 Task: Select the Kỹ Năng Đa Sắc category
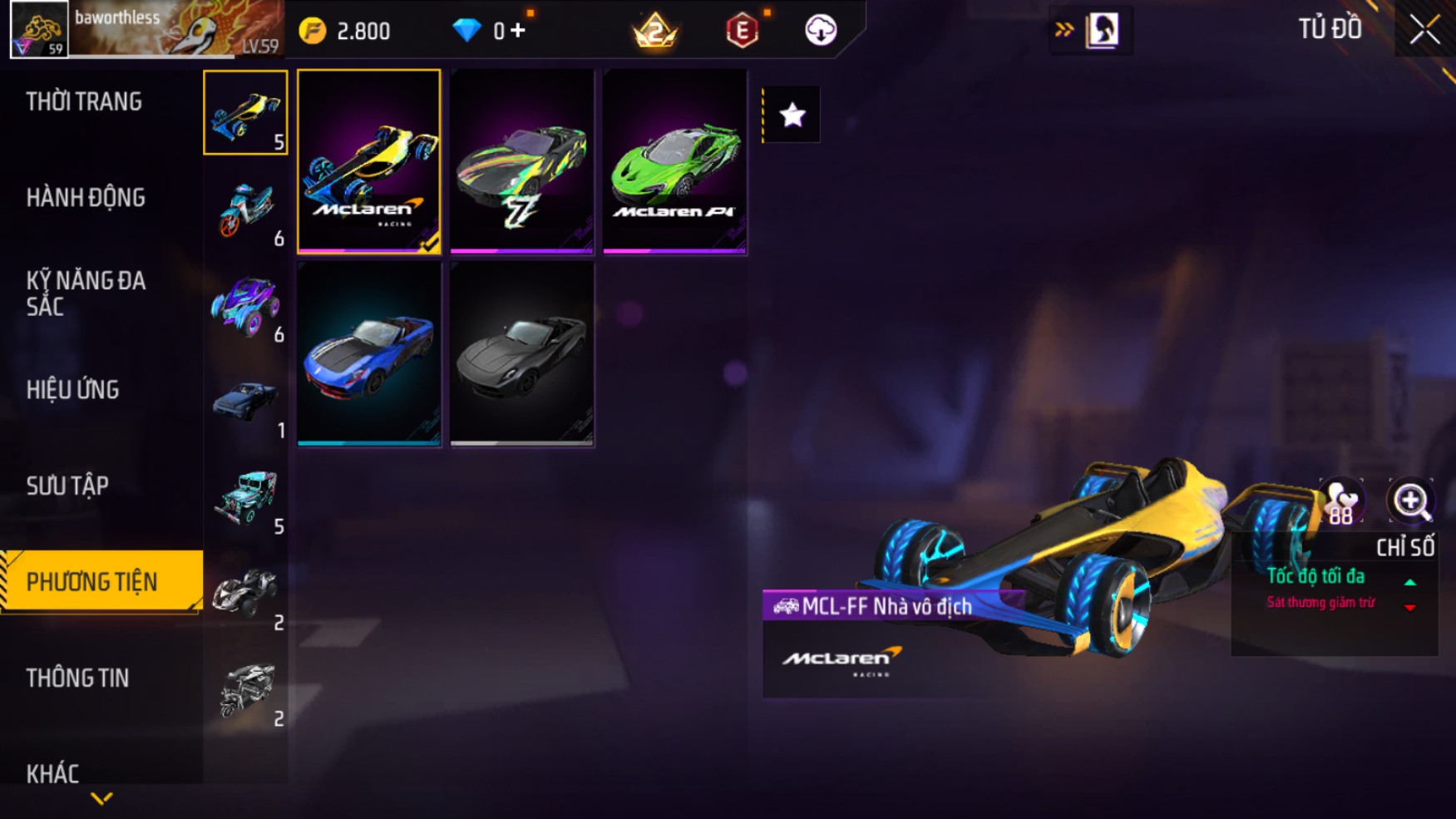point(86,294)
